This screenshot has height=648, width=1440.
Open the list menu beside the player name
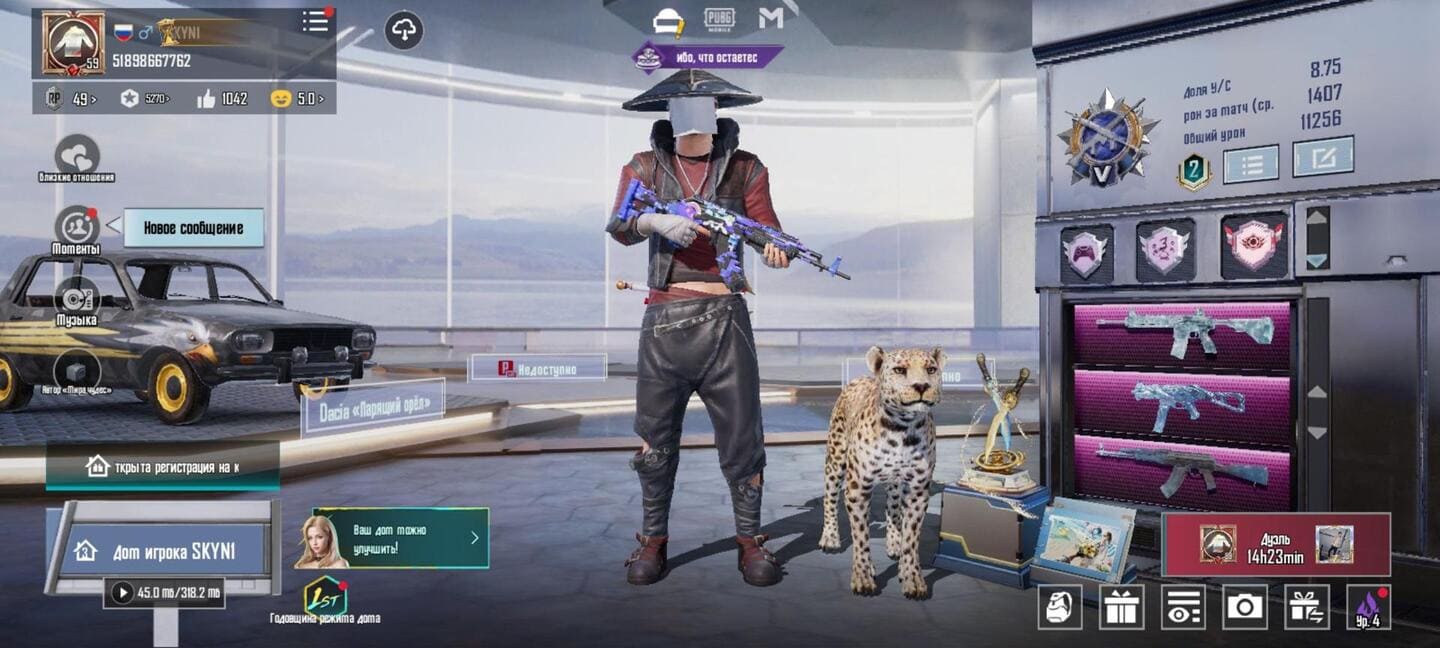pyautogui.click(x=315, y=21)
